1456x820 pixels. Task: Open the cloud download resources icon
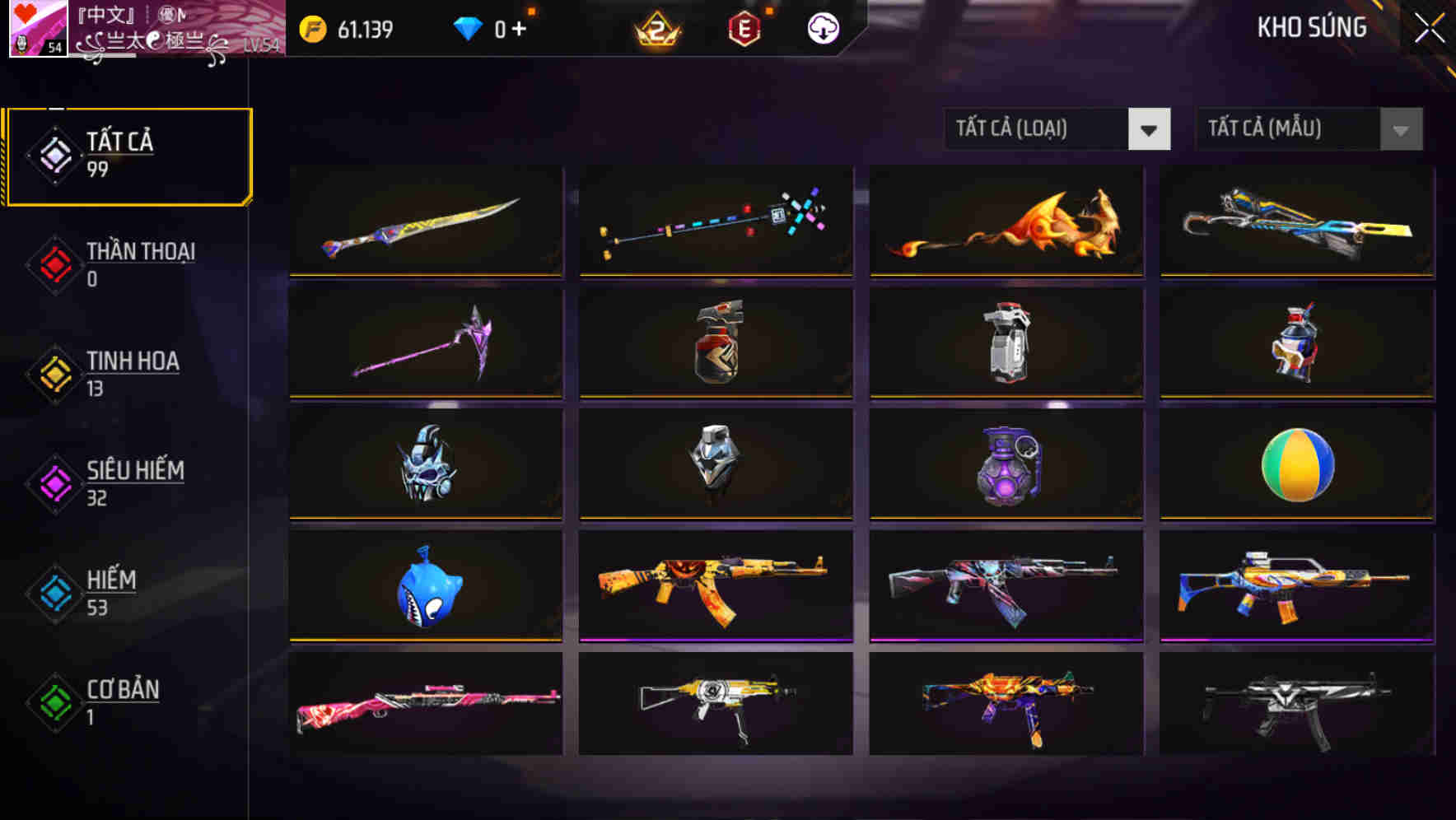pos(822,27)
